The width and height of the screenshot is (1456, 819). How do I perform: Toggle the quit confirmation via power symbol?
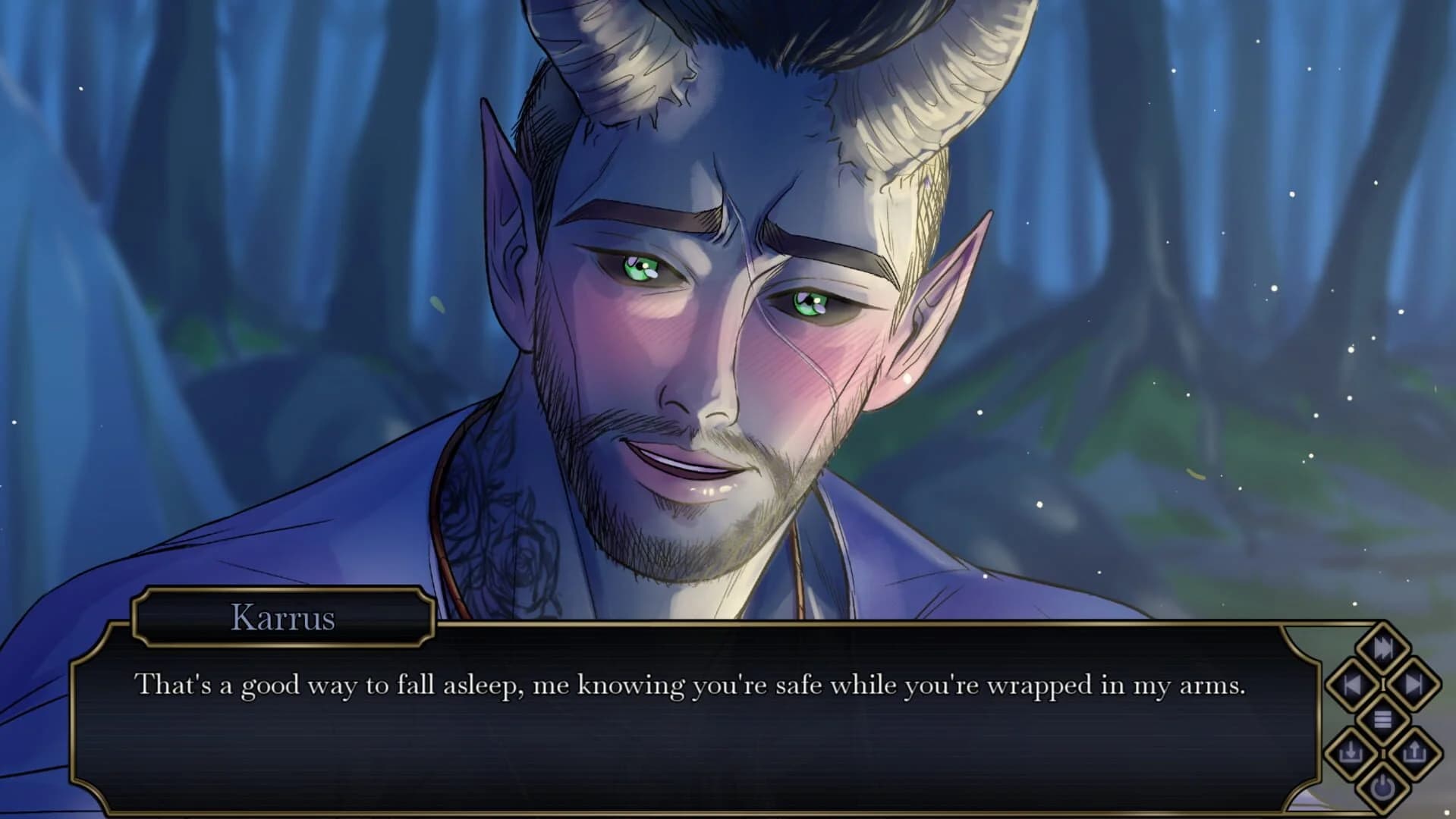coord(1382,789)
